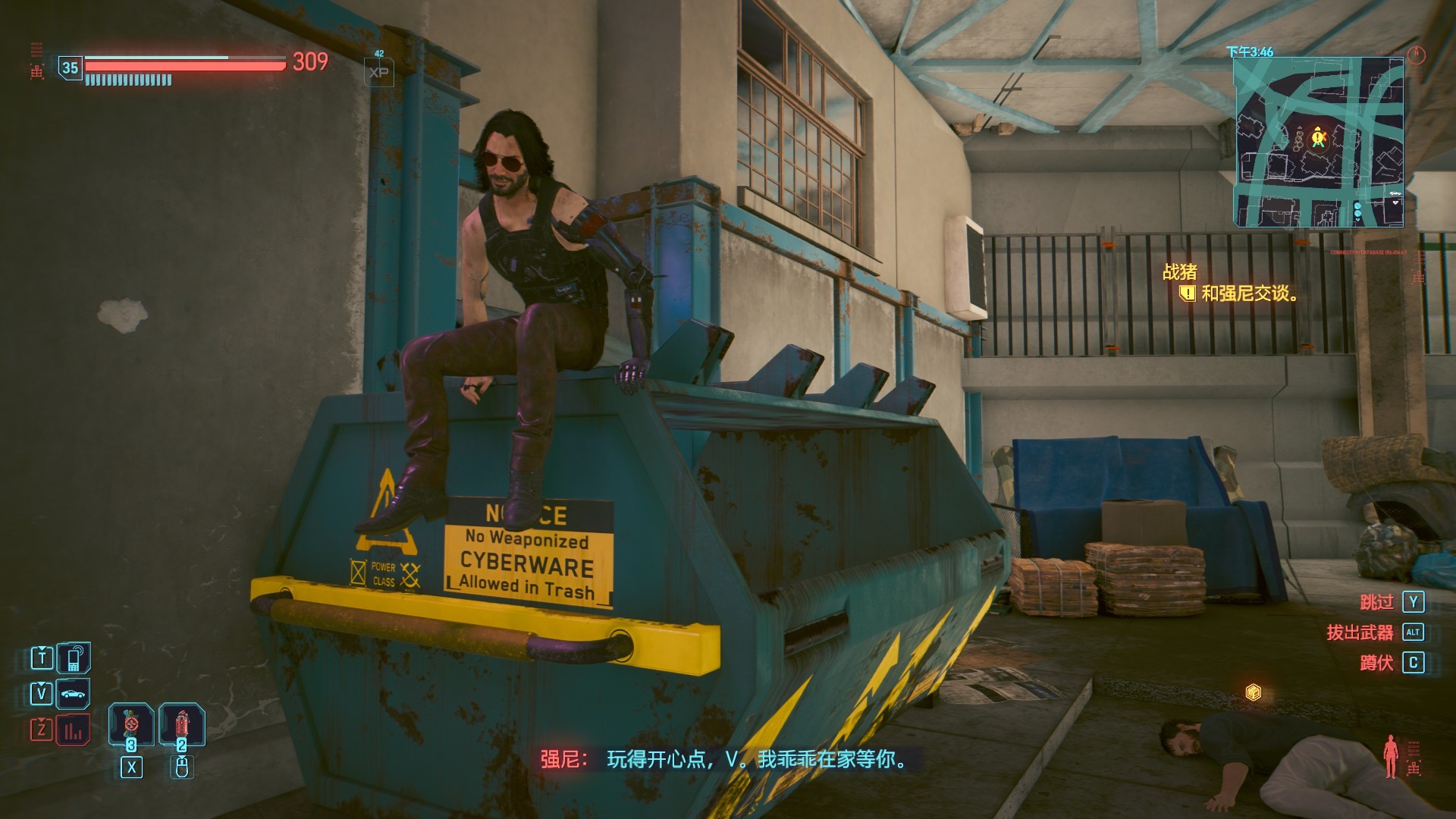
Task: Click the yellow quest marker on the minimap
Action: coord(1318,137)
